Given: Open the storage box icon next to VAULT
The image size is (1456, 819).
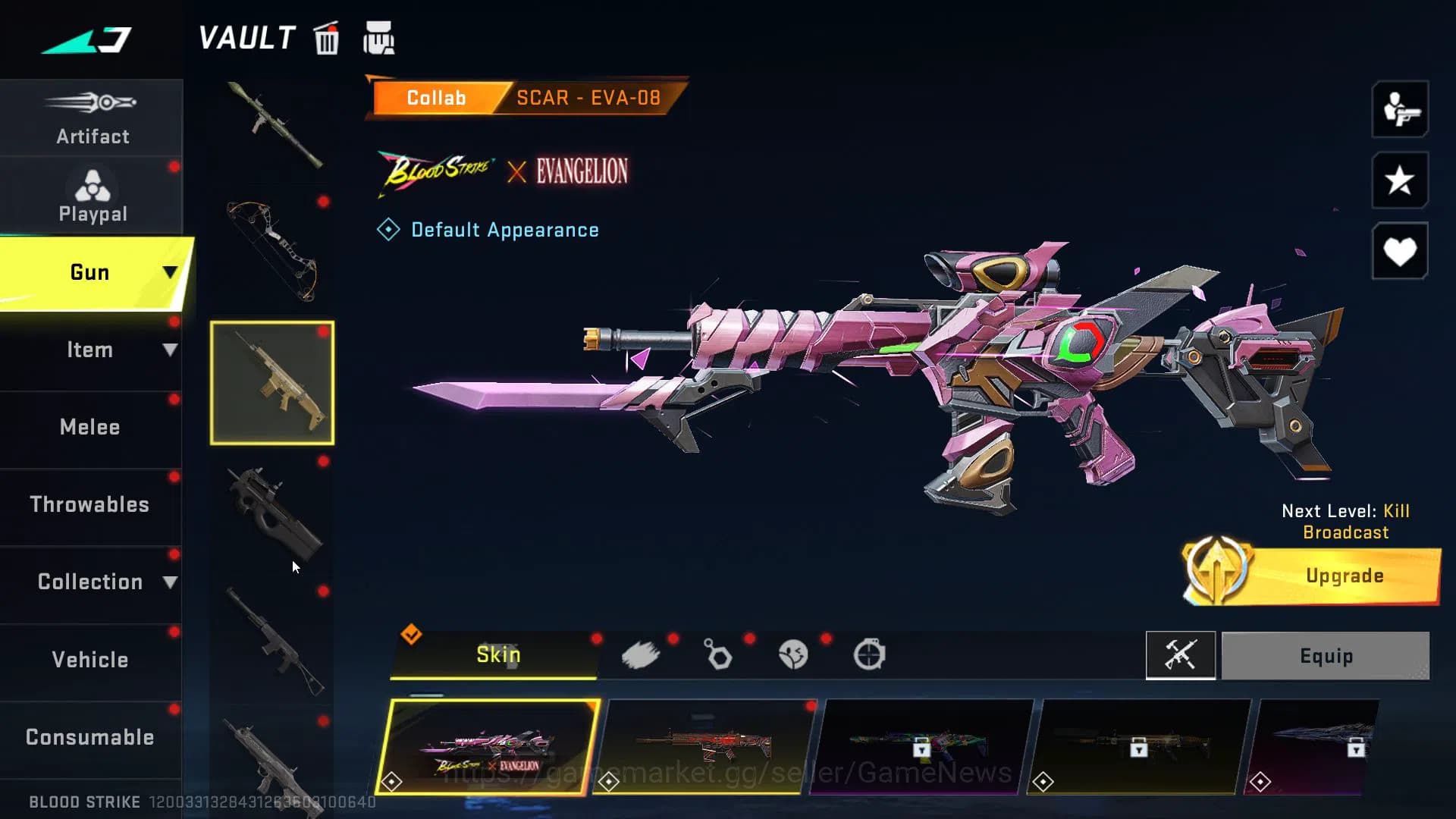Looking at the screenshot, I should click(x=377, y=39).
